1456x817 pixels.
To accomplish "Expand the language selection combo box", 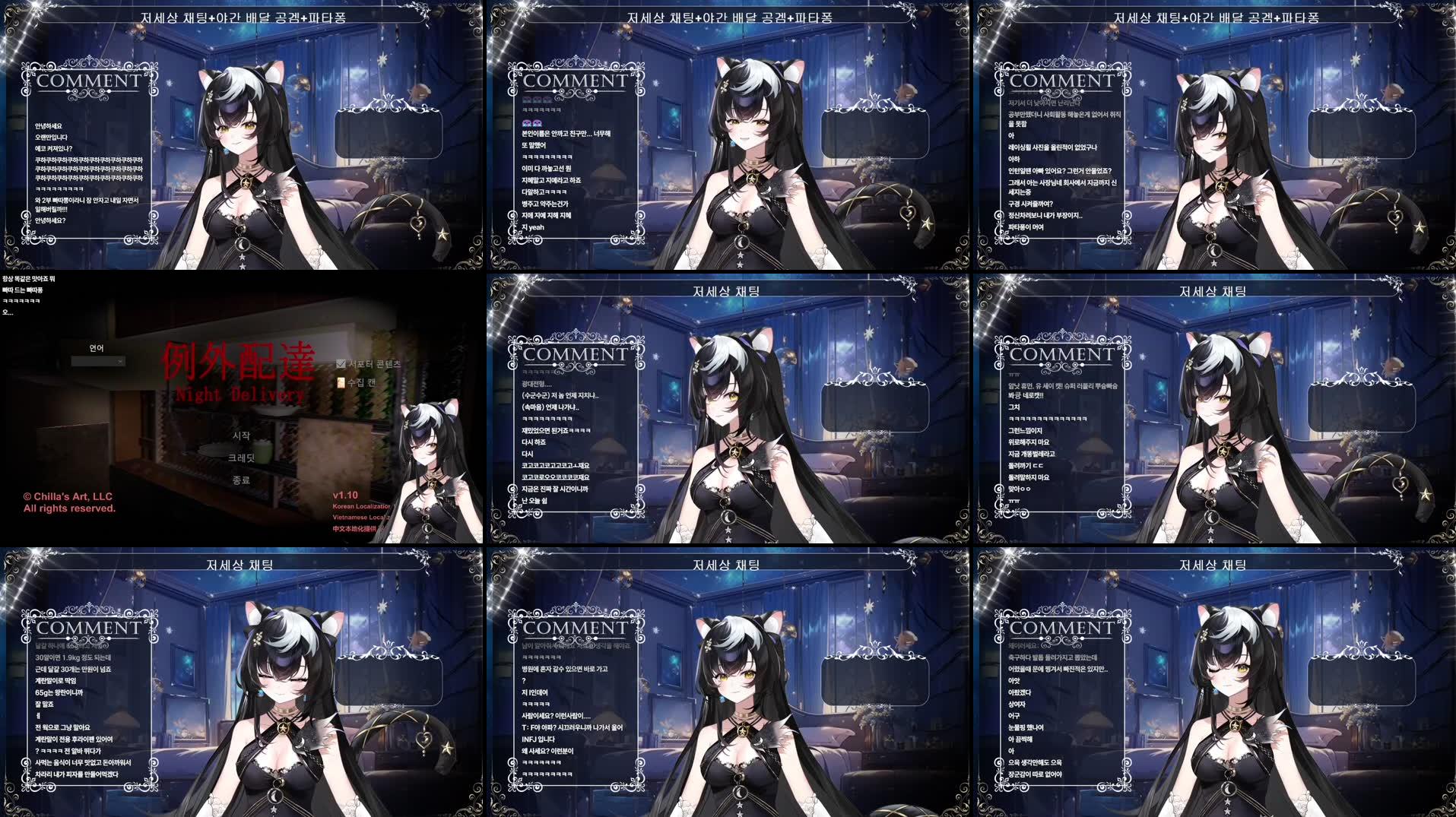I will [97, 361].
